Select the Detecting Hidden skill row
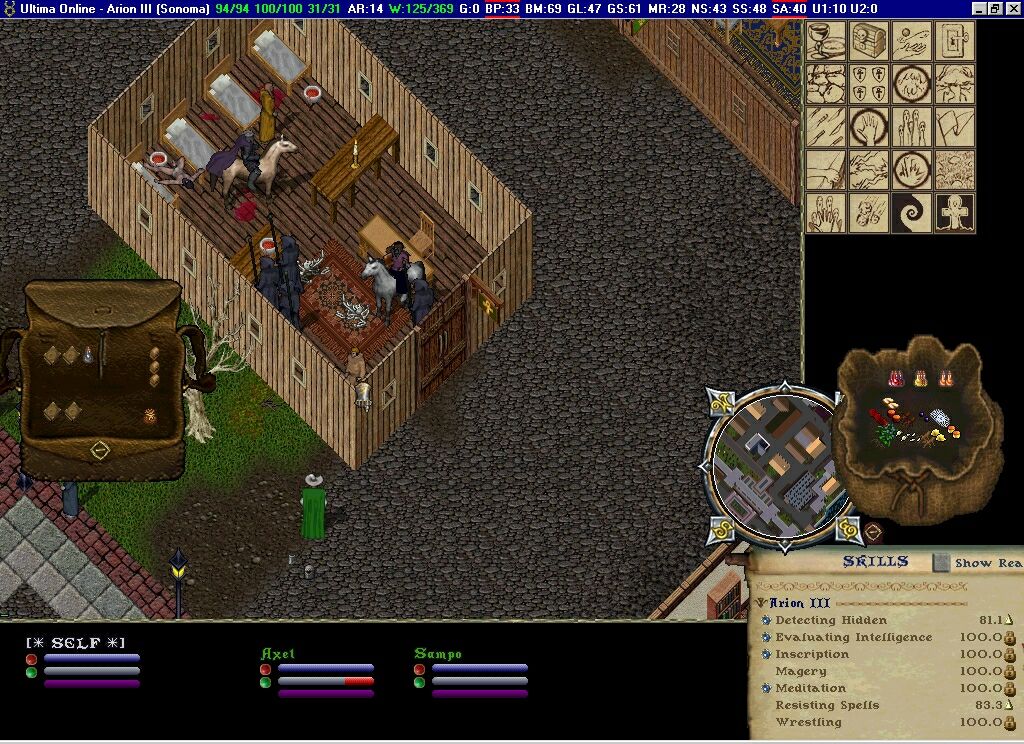 tap(831, 621)
